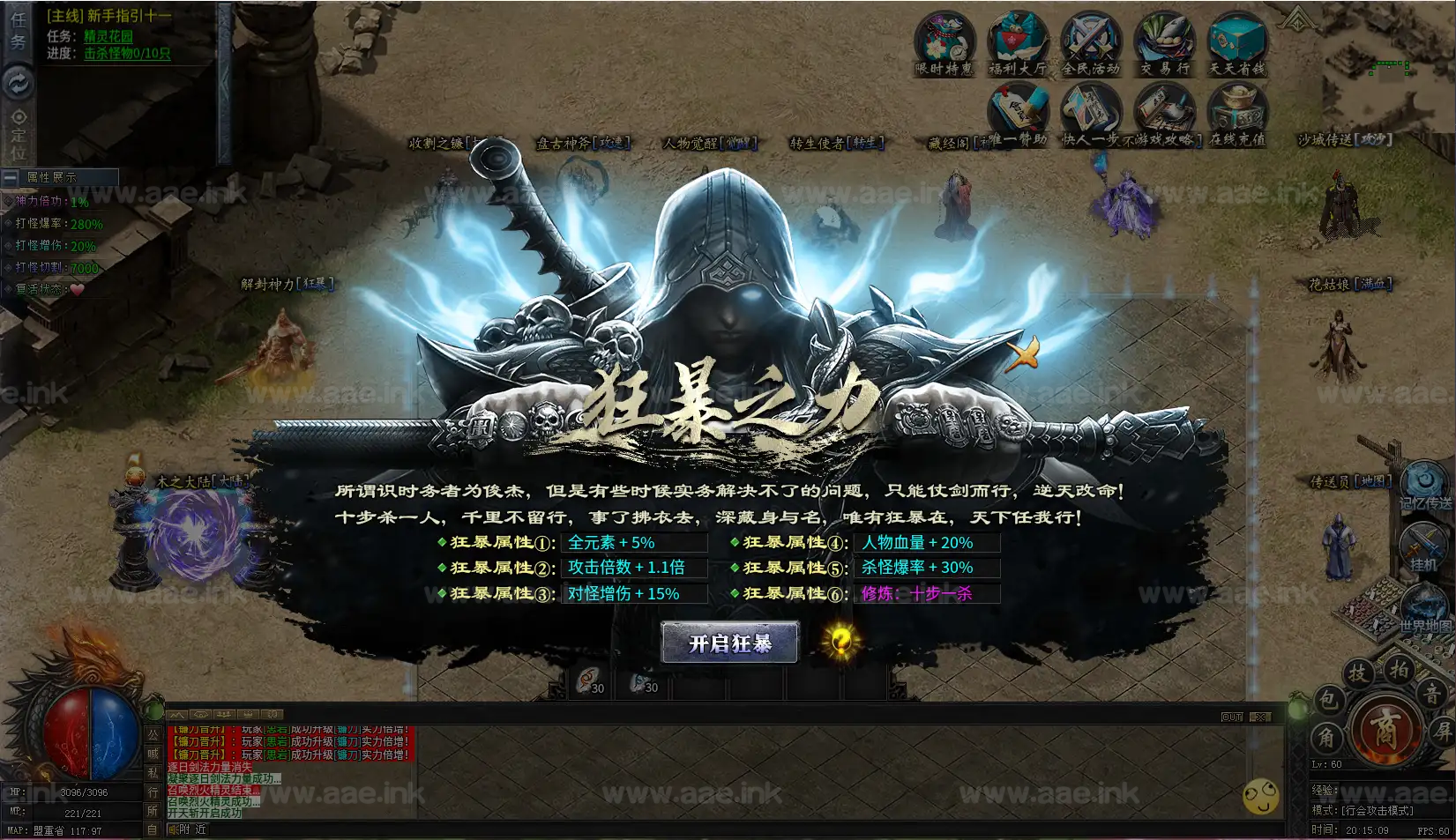Click the yellow smiley emoji button
Image resolution: width=1456 pixels, height=840 pixels.
[x=1260, y=797]
